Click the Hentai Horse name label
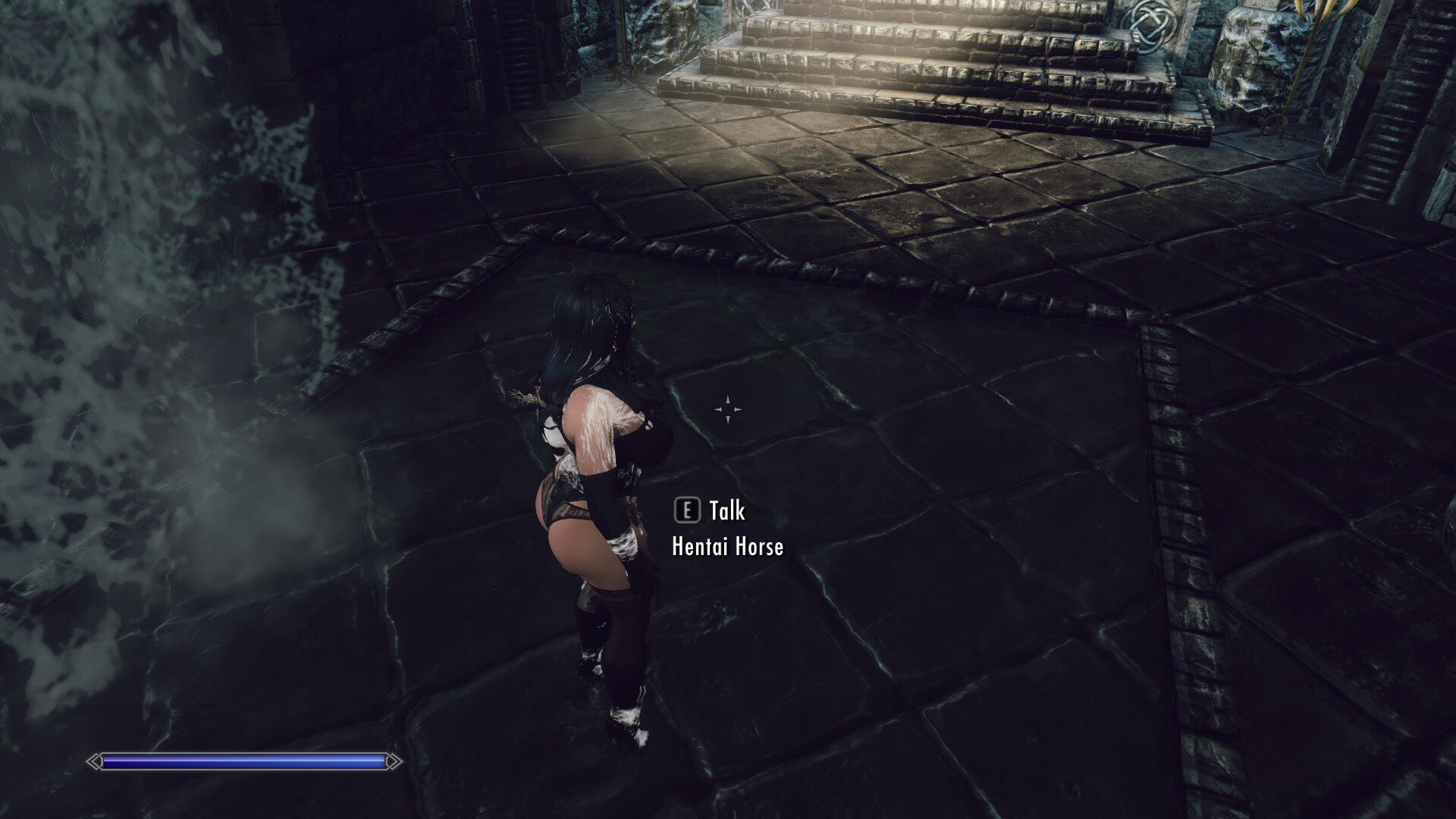Screen dimensions: 1456x819 tap(727, 547)
